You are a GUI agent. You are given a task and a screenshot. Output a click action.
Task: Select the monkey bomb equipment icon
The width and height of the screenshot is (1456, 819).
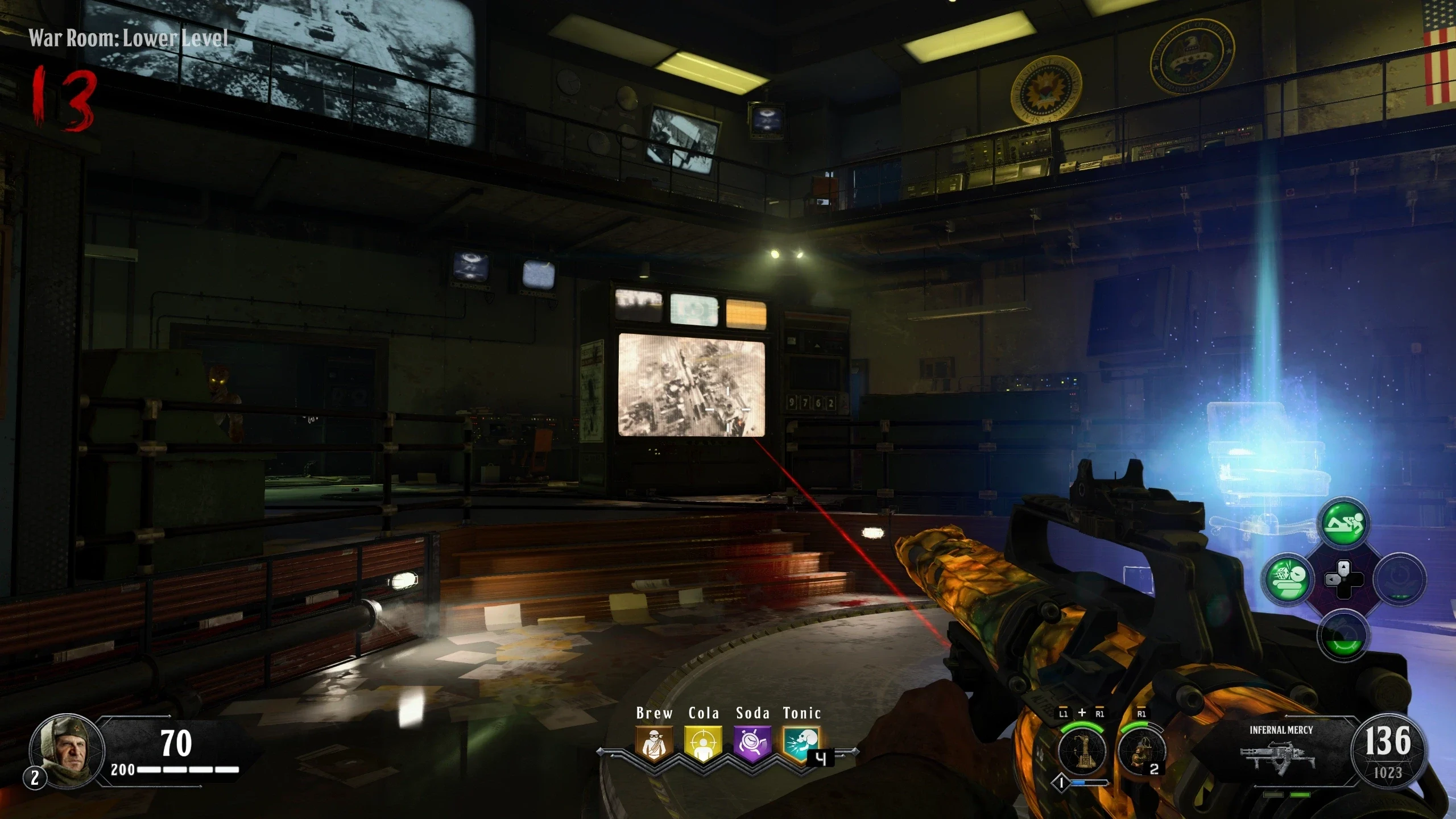1140,750
